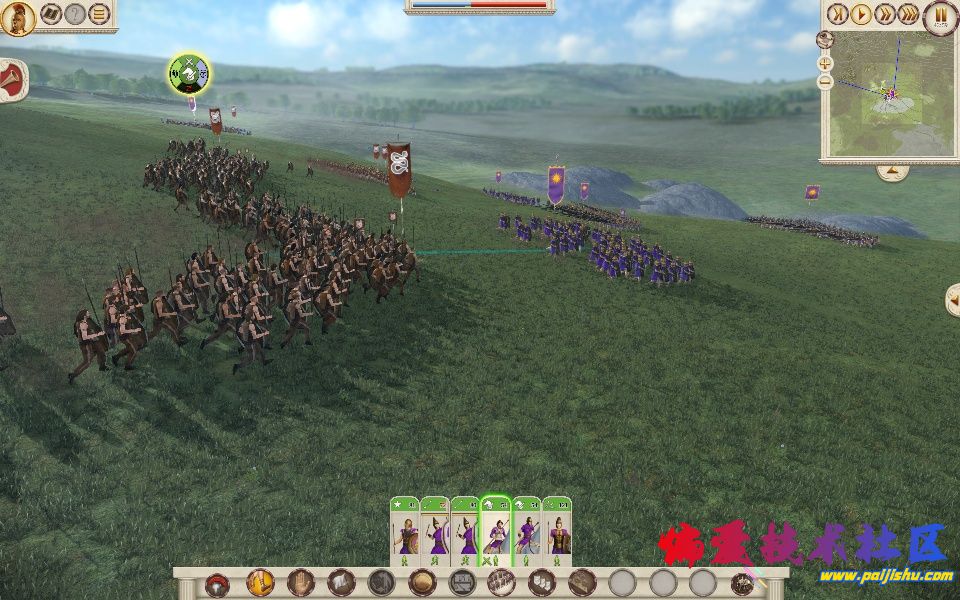960x600 pixels.
Task: Set battle speed to triple fast-forward
Action: tap(908, 14)
